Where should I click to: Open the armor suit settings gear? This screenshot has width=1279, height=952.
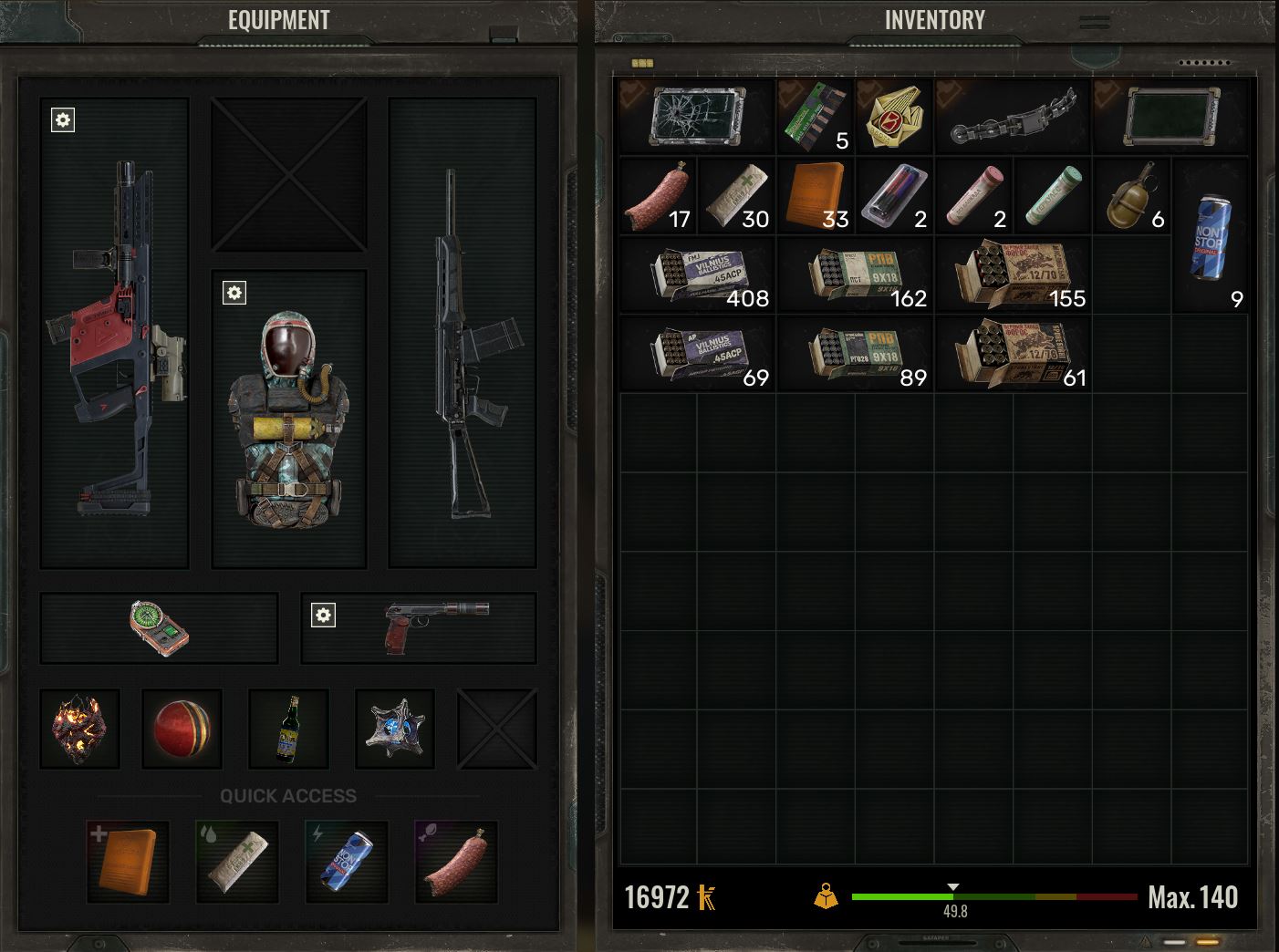pyautogui.click(x=234, y=293)
